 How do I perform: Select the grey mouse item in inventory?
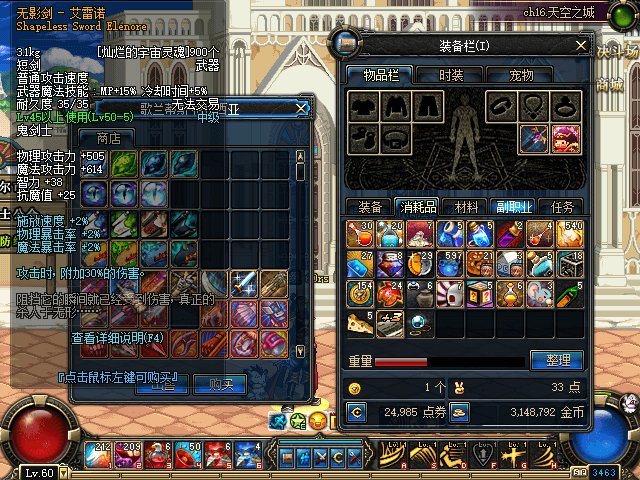click(x=540, y=294)
